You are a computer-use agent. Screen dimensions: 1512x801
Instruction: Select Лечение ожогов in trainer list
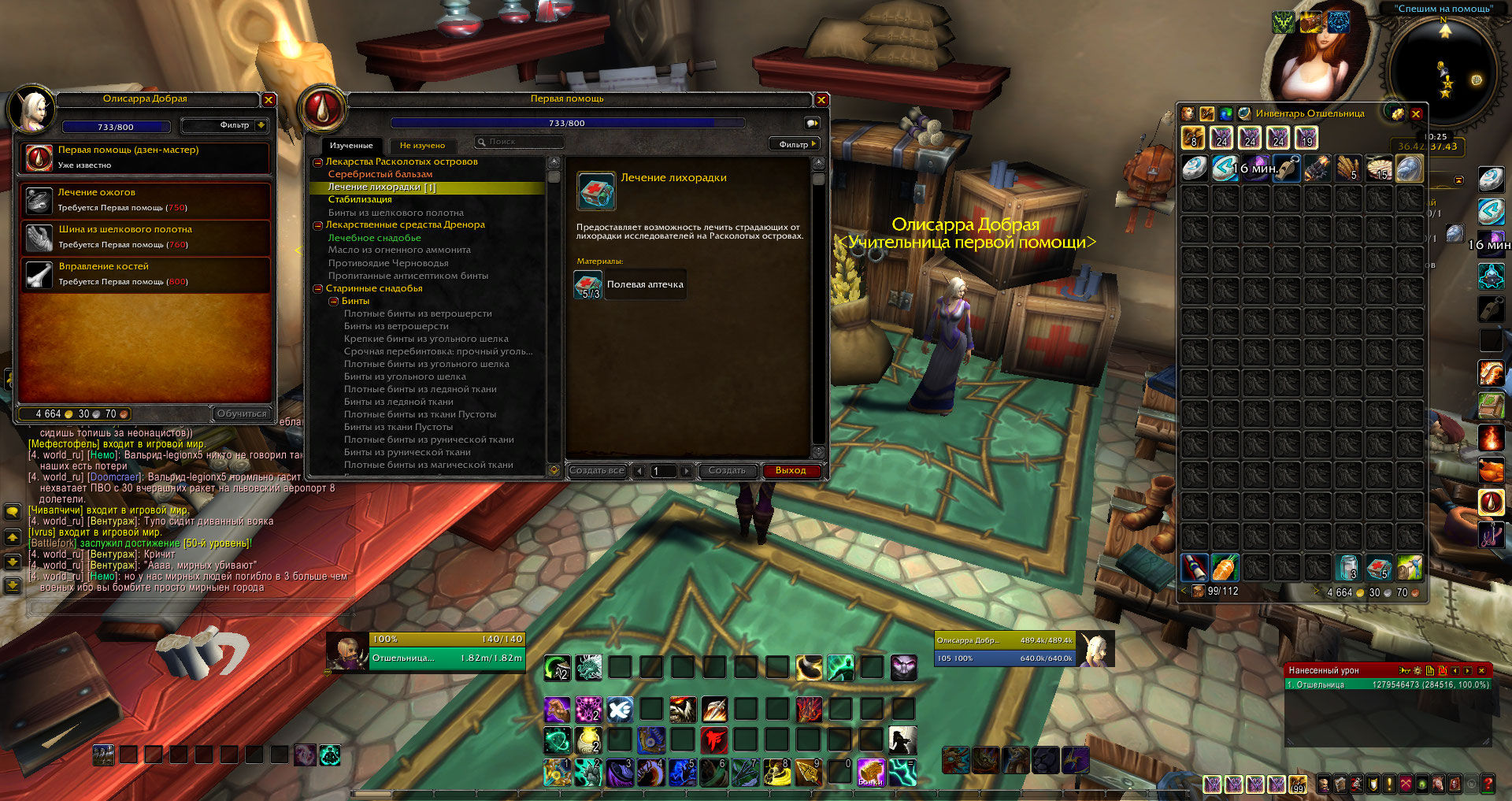click(146, 200)
